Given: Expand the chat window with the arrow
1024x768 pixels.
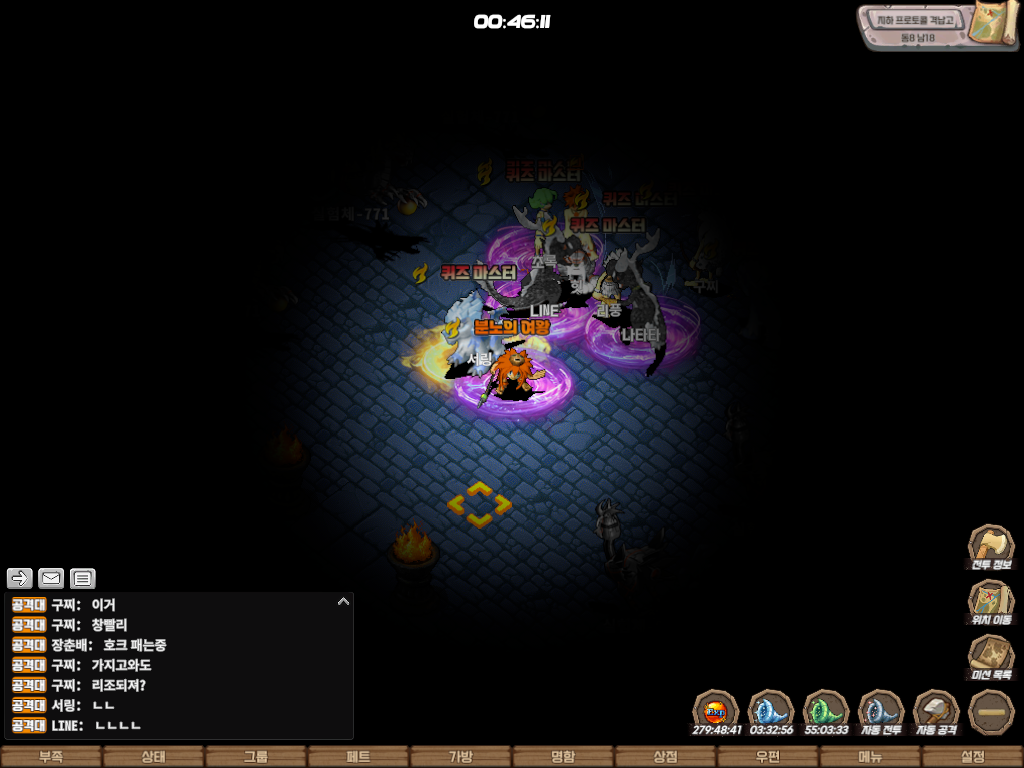Looking at the screenshot, I should click(x=343, y=602).
